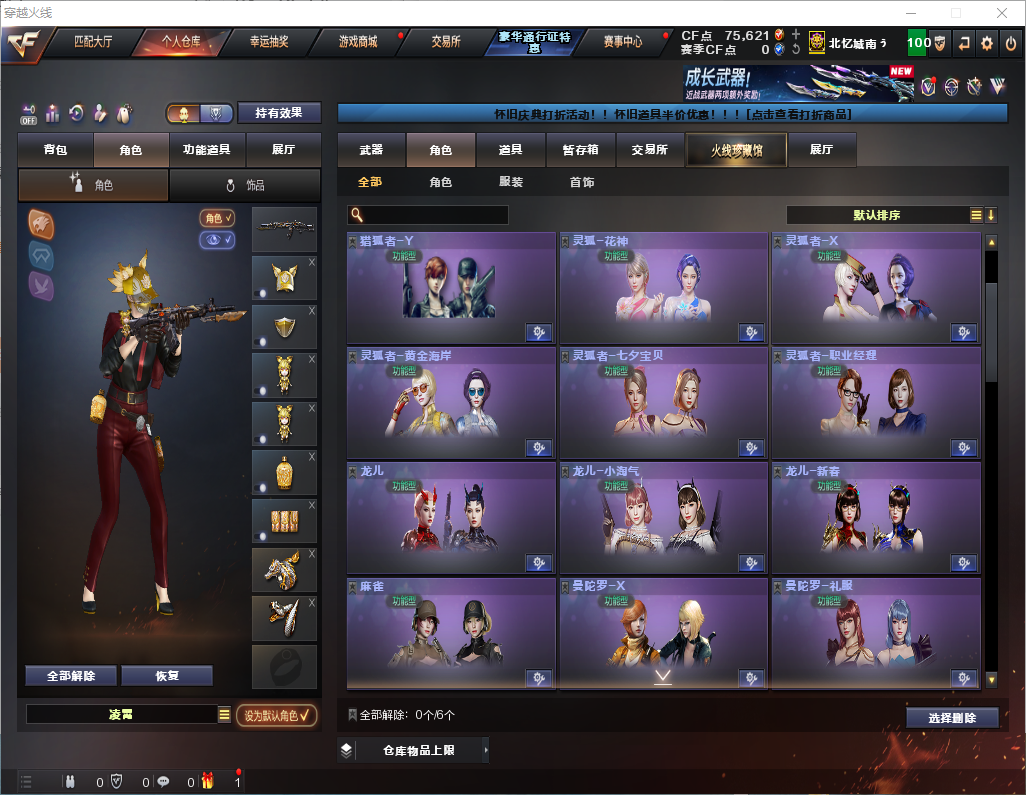The image size is (1026, 795).
Task: Set as default character with 设为默认角色
Action: pyautogui.click(x=276, y=715)
